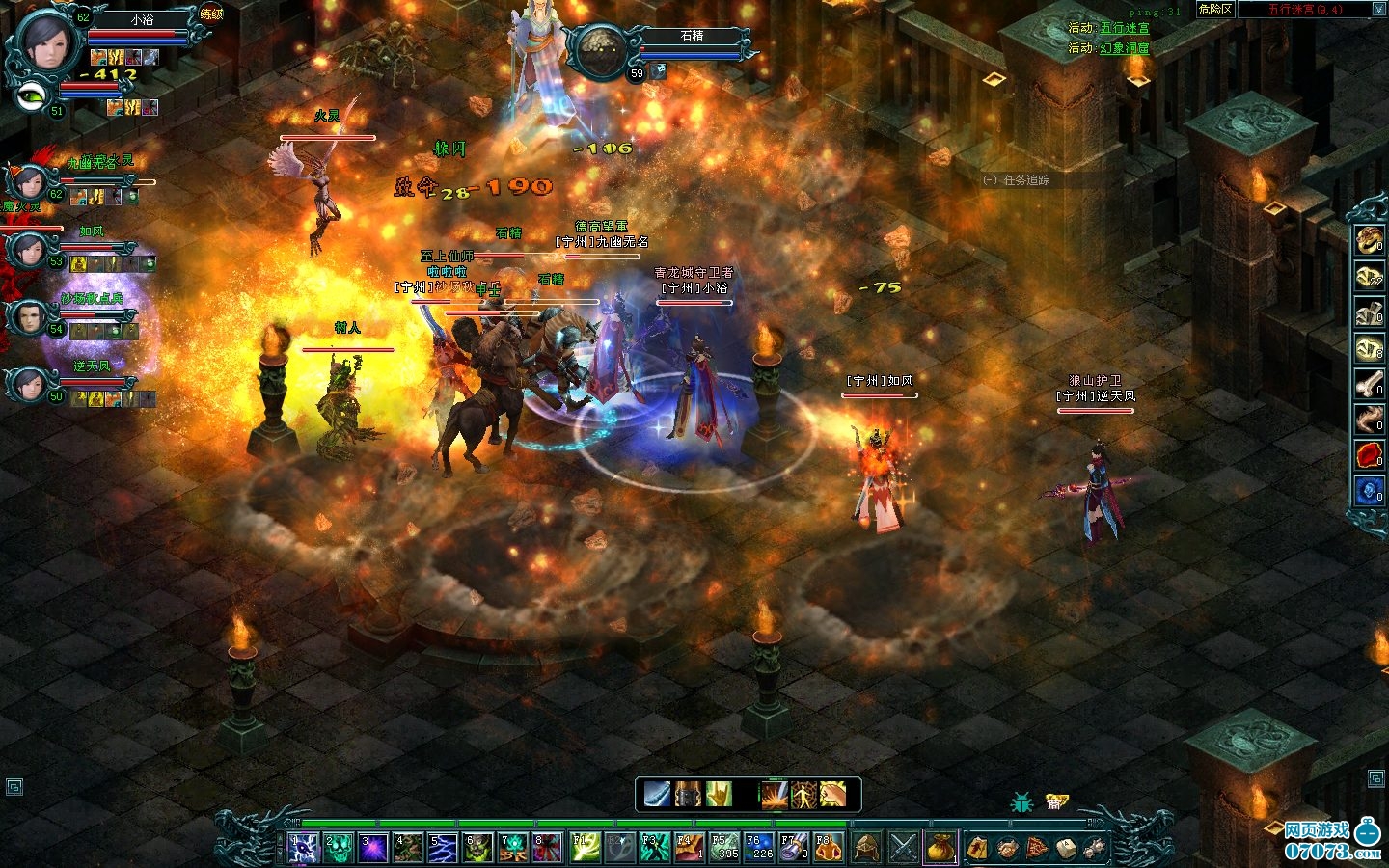
Task: Use the blue skull item slot
Action: click(1369, 491)
